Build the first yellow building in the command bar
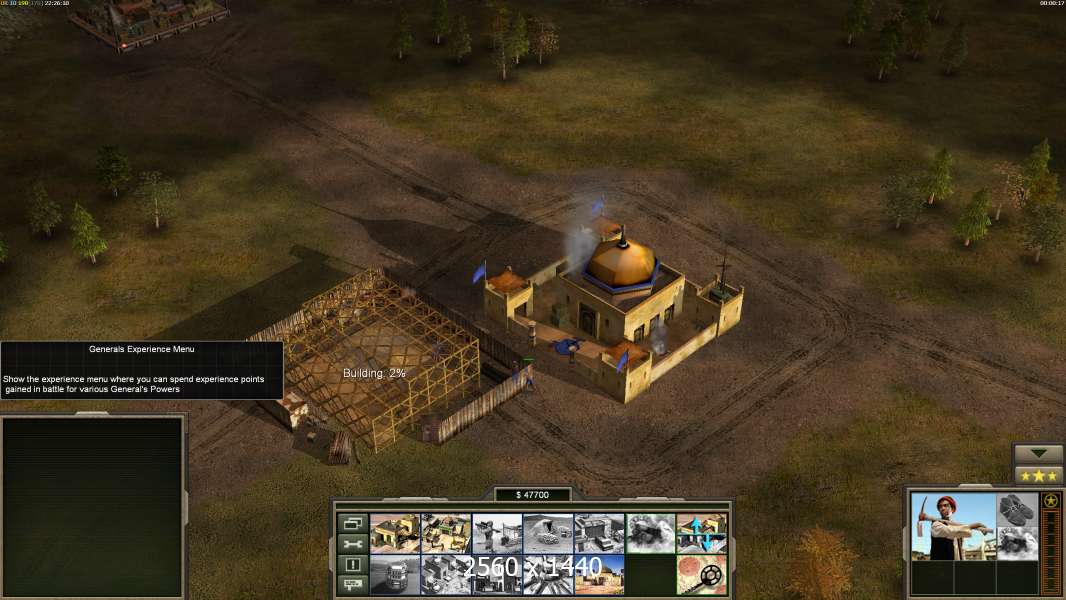 (x=395, y=533)
